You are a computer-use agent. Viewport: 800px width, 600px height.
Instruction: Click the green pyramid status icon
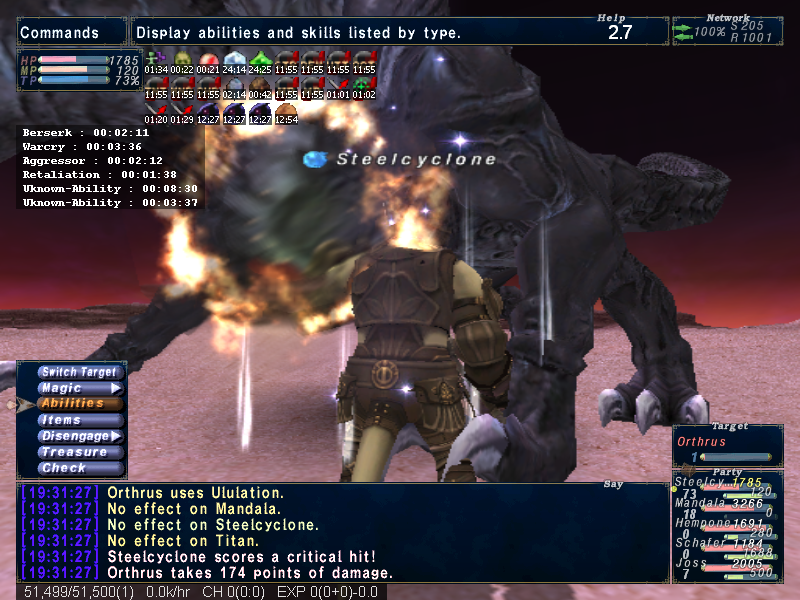pos(260,58)
